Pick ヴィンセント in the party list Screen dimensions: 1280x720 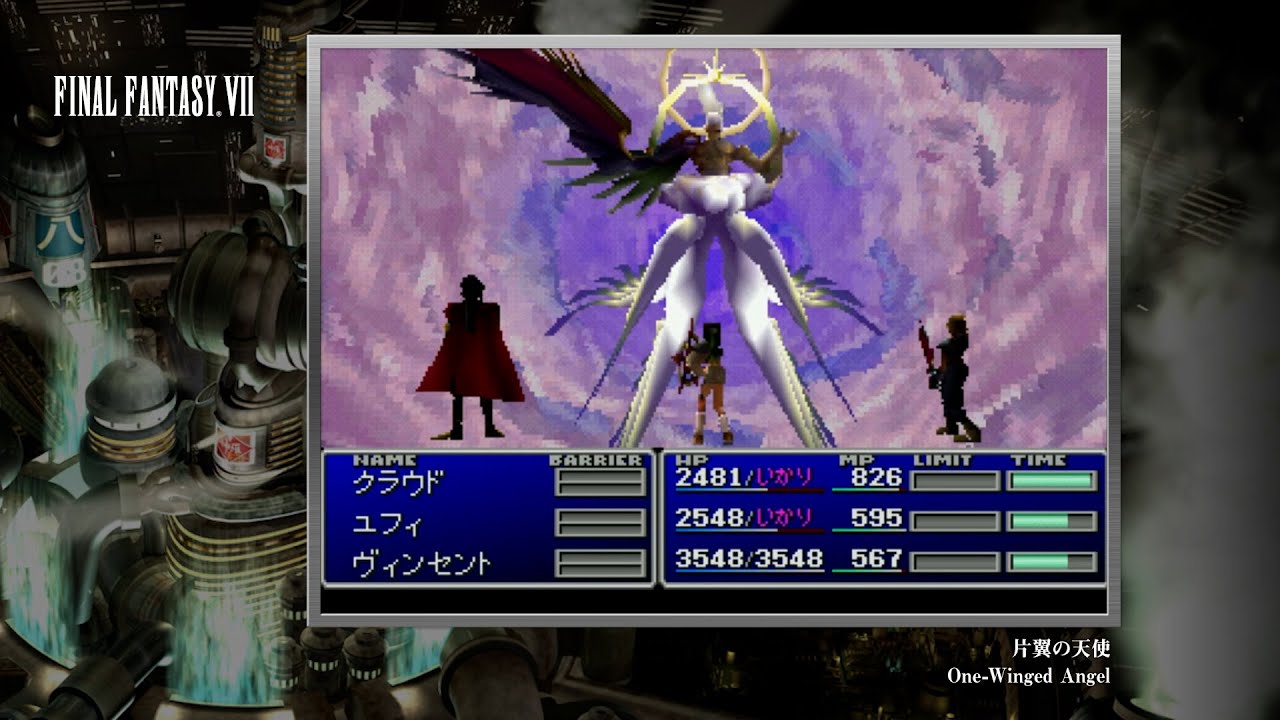coord(421,564)
